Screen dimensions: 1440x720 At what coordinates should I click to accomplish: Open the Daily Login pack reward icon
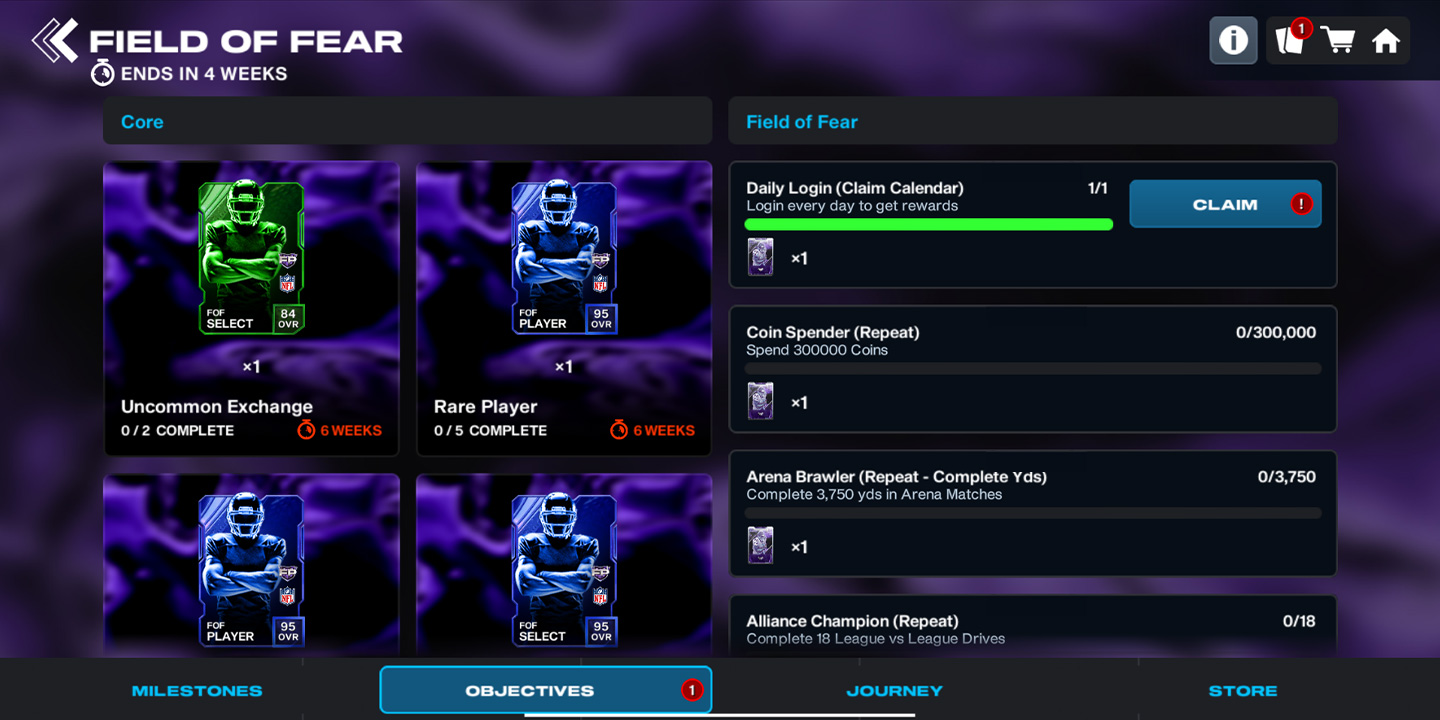[x=761, y=258]
